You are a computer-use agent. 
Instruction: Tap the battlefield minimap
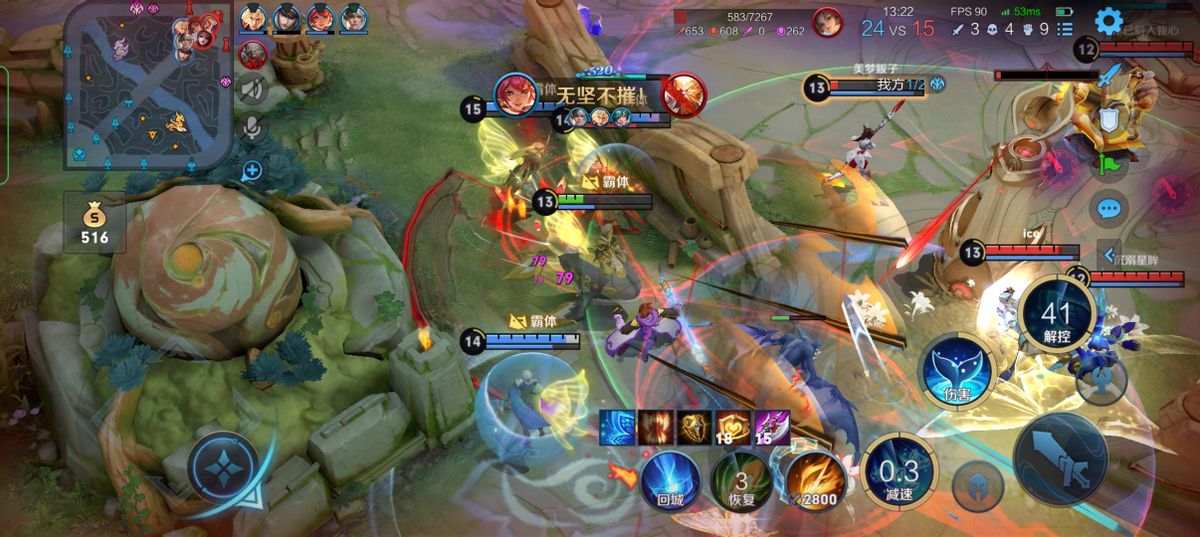(147, 85)
